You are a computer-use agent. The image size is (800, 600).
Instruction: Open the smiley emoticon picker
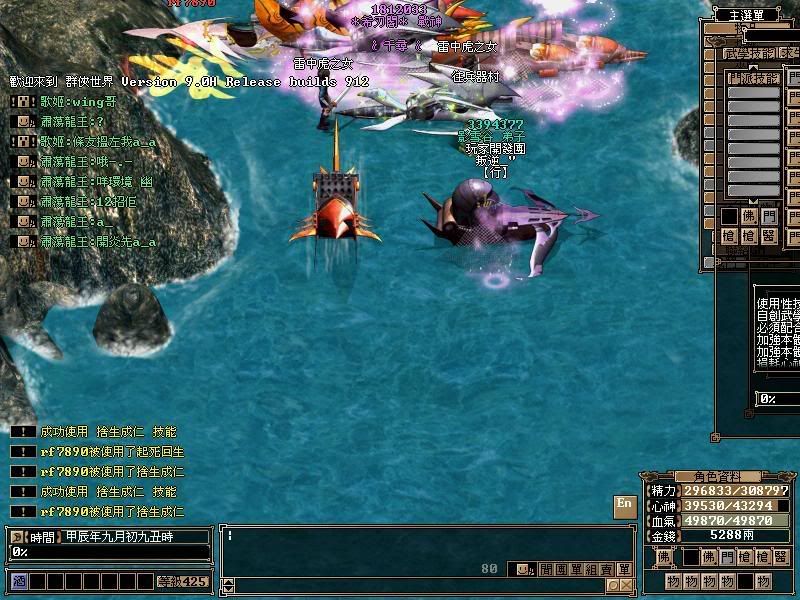(x=522, y=569)
